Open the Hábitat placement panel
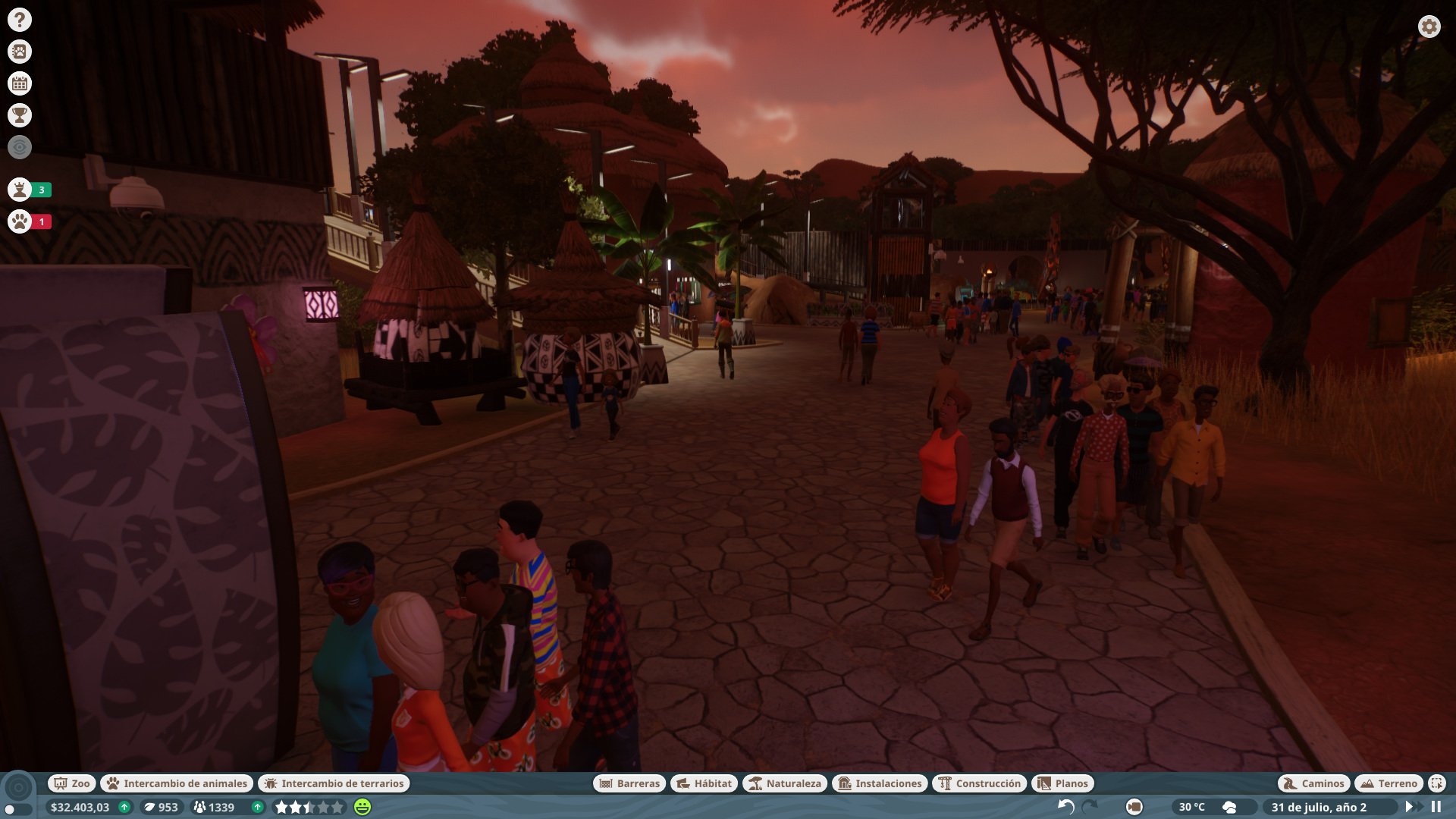Image resolution: width=1456 pixels, height=819 pixels. pos(705,783)
